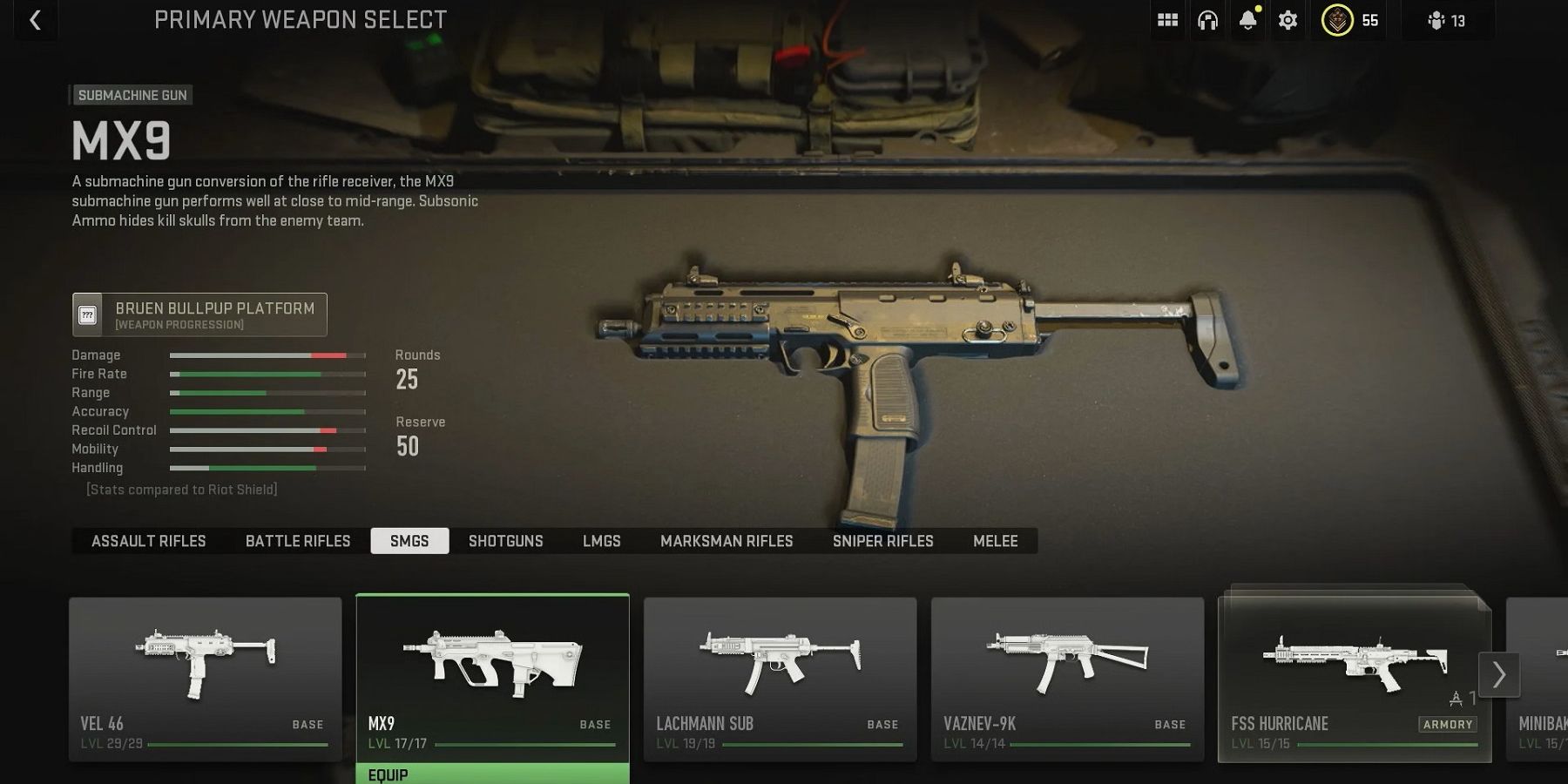Open the channel grid menu
Screen dimensions: 1568x784
pyautogui.click(x=1167, y=20)
